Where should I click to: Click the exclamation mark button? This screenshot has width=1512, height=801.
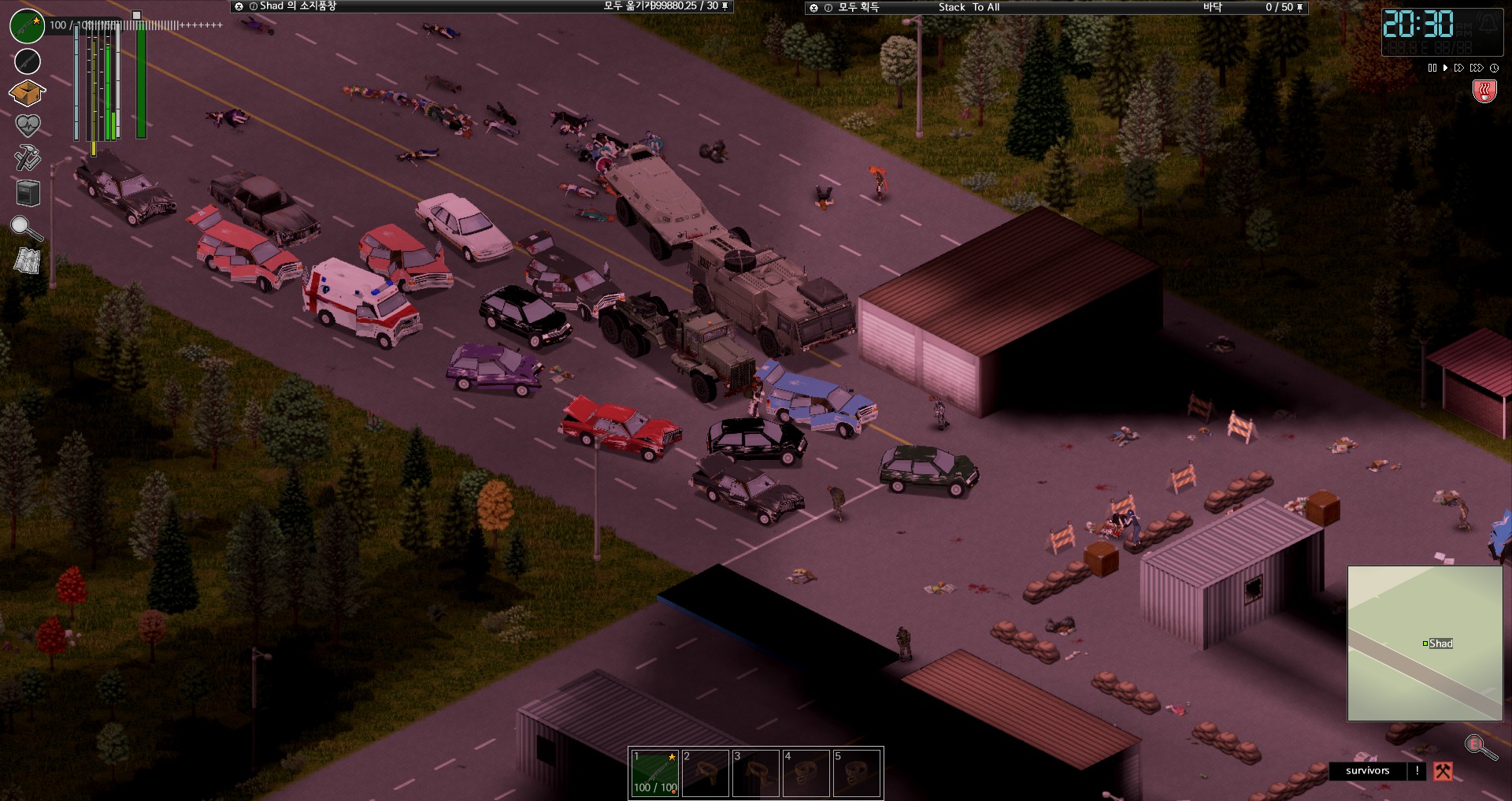[x=1417, y=771]
